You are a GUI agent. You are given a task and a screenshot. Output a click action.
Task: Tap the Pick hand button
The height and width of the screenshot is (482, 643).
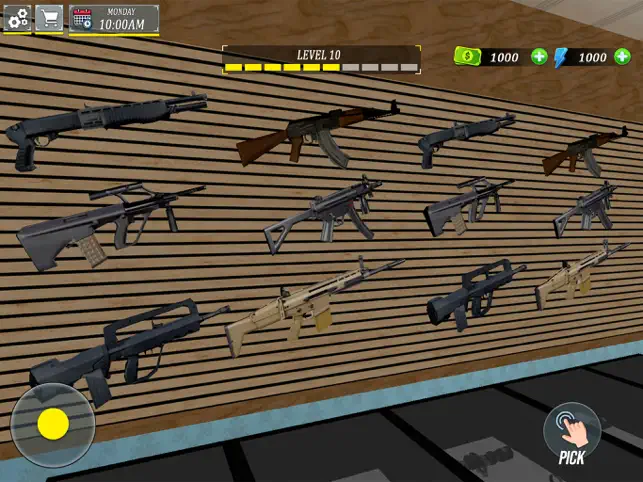pyautogui.click(x=572, y=431)
